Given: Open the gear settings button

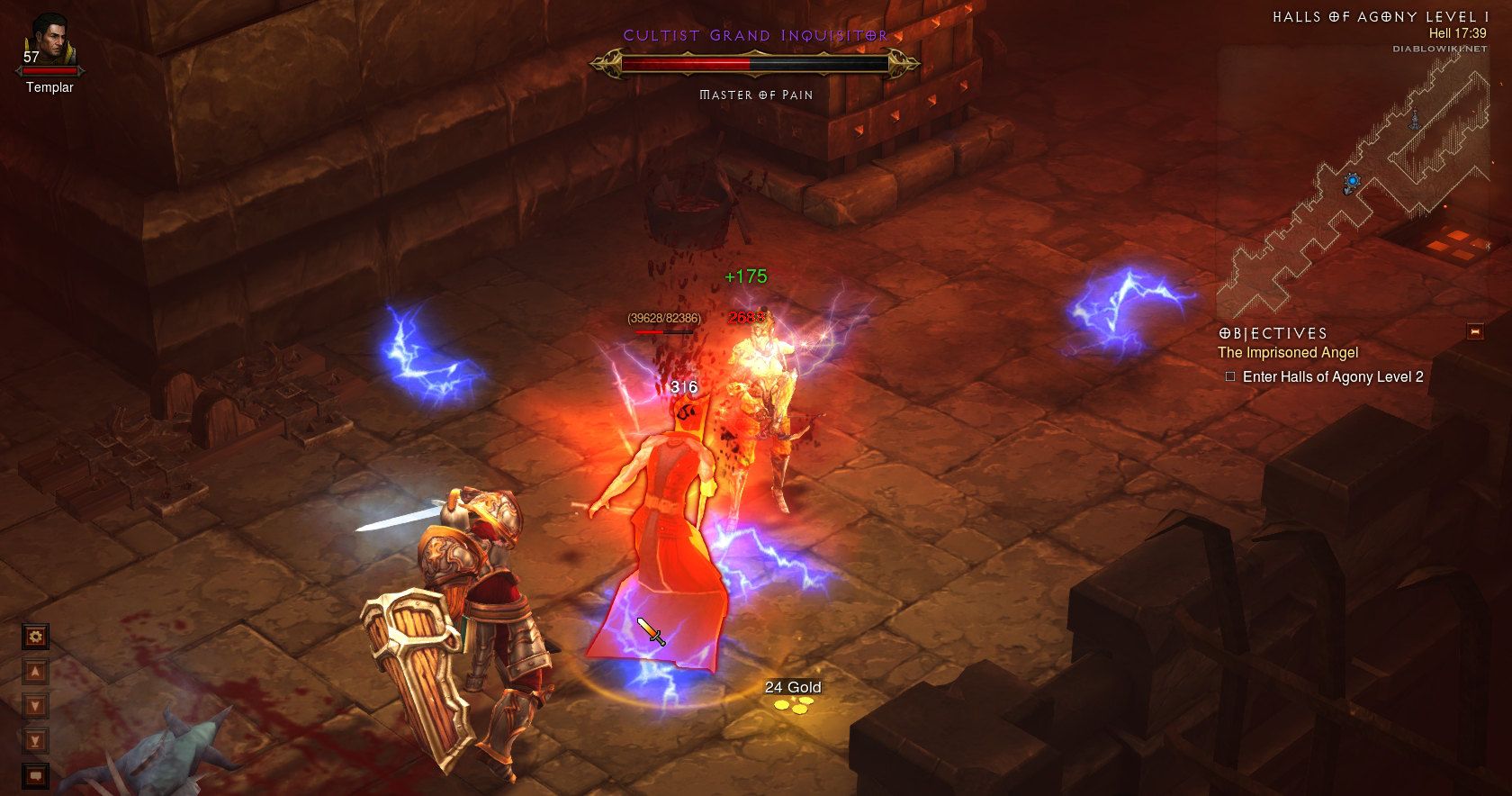Looking at the screenshot, I should click(35, 638).
